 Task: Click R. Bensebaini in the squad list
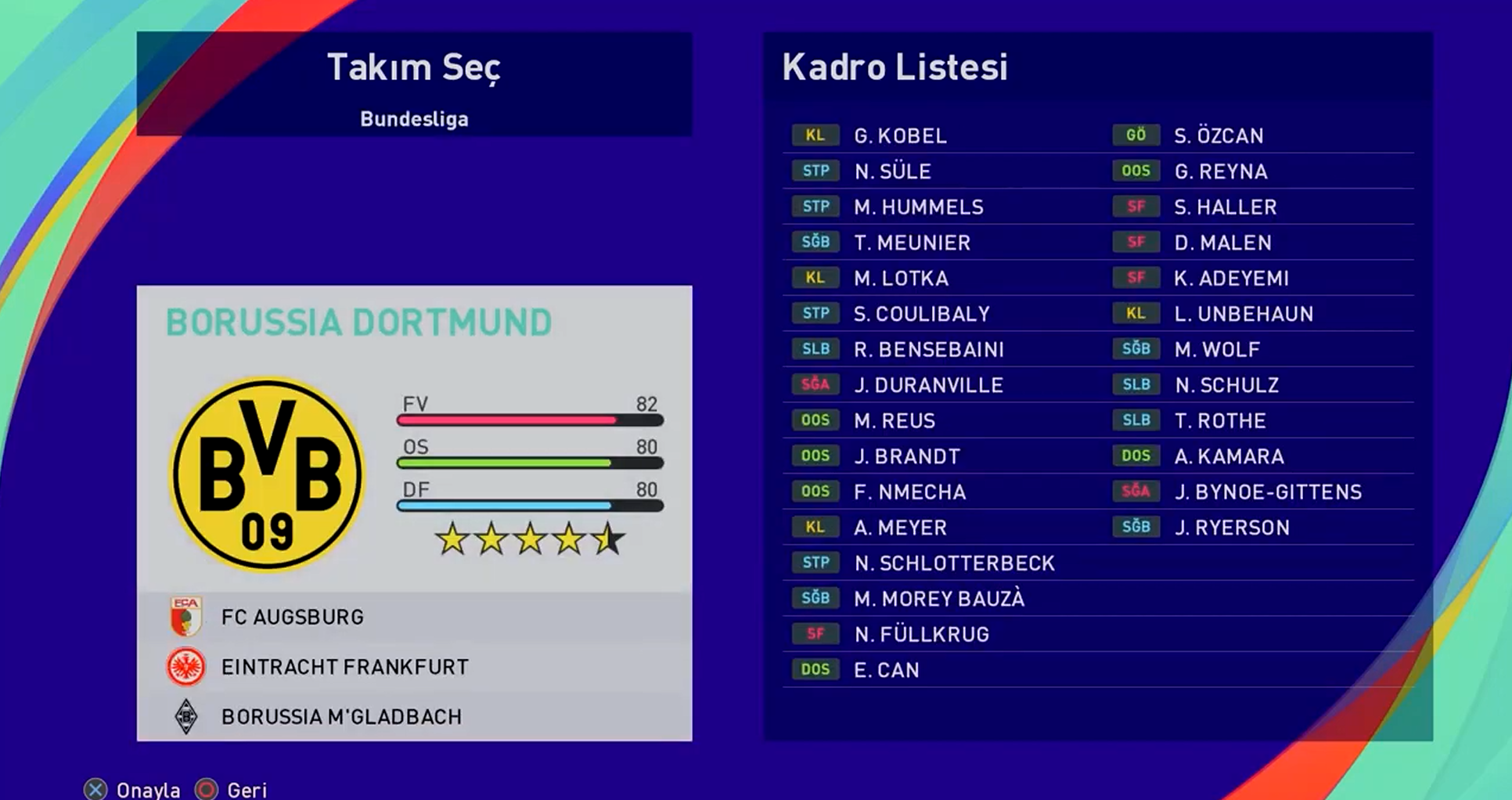pyautogui.click(x=928, y=349)
